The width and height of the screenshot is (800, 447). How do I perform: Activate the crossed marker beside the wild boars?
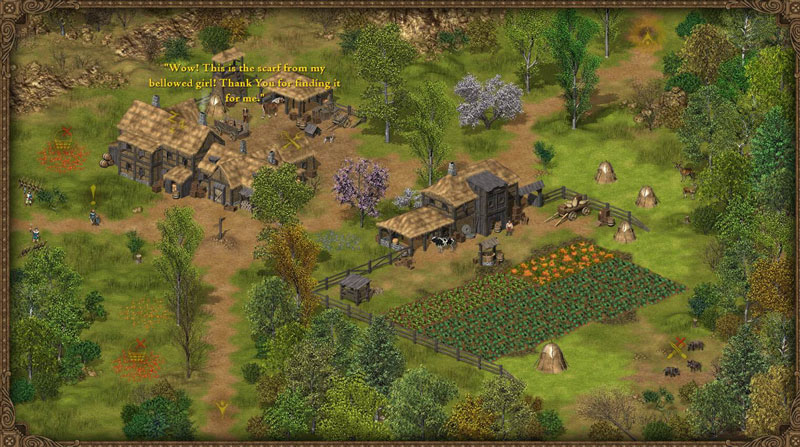[x=677, y=348]
